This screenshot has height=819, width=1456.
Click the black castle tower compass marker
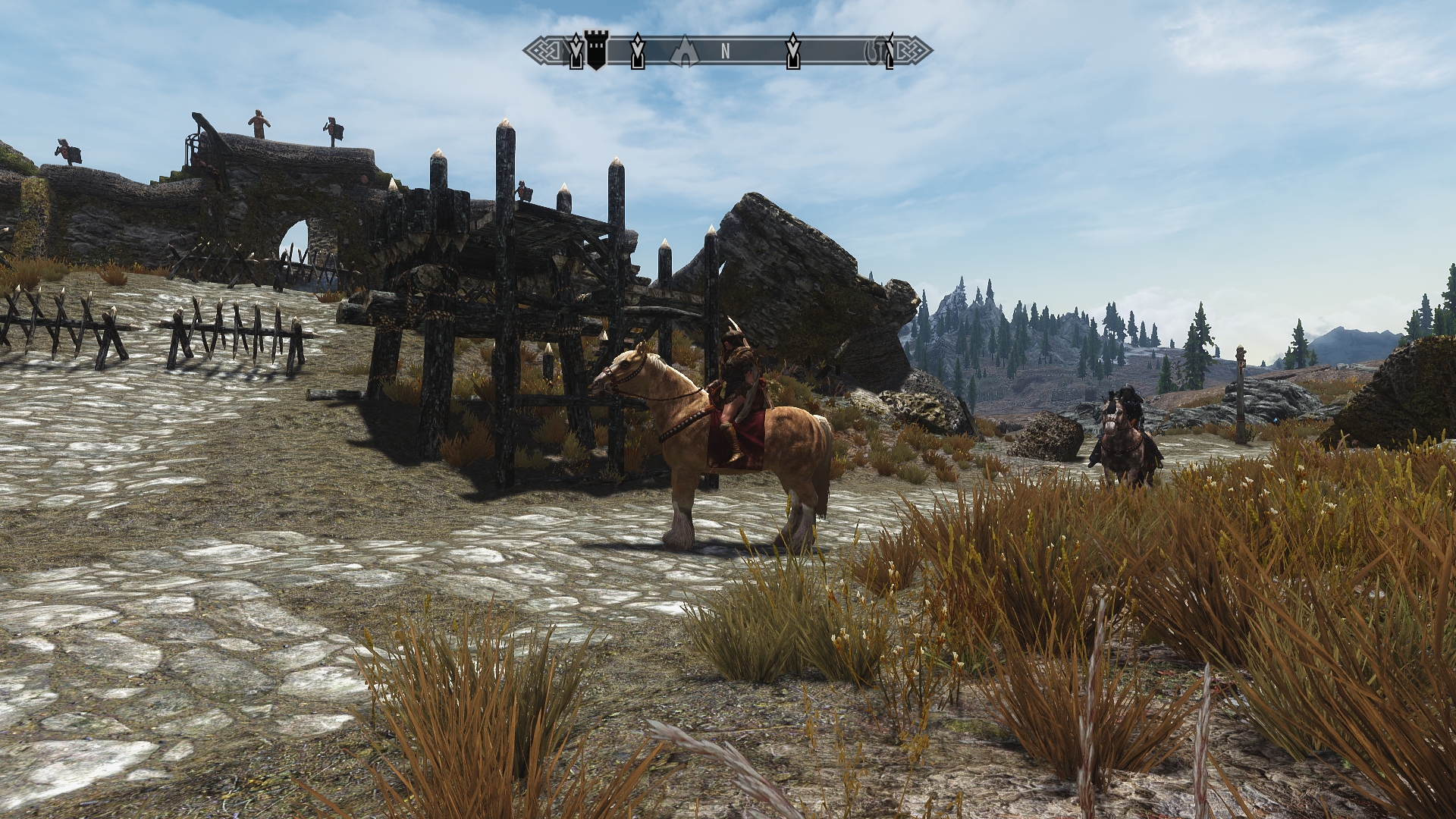tap(597, 51)
